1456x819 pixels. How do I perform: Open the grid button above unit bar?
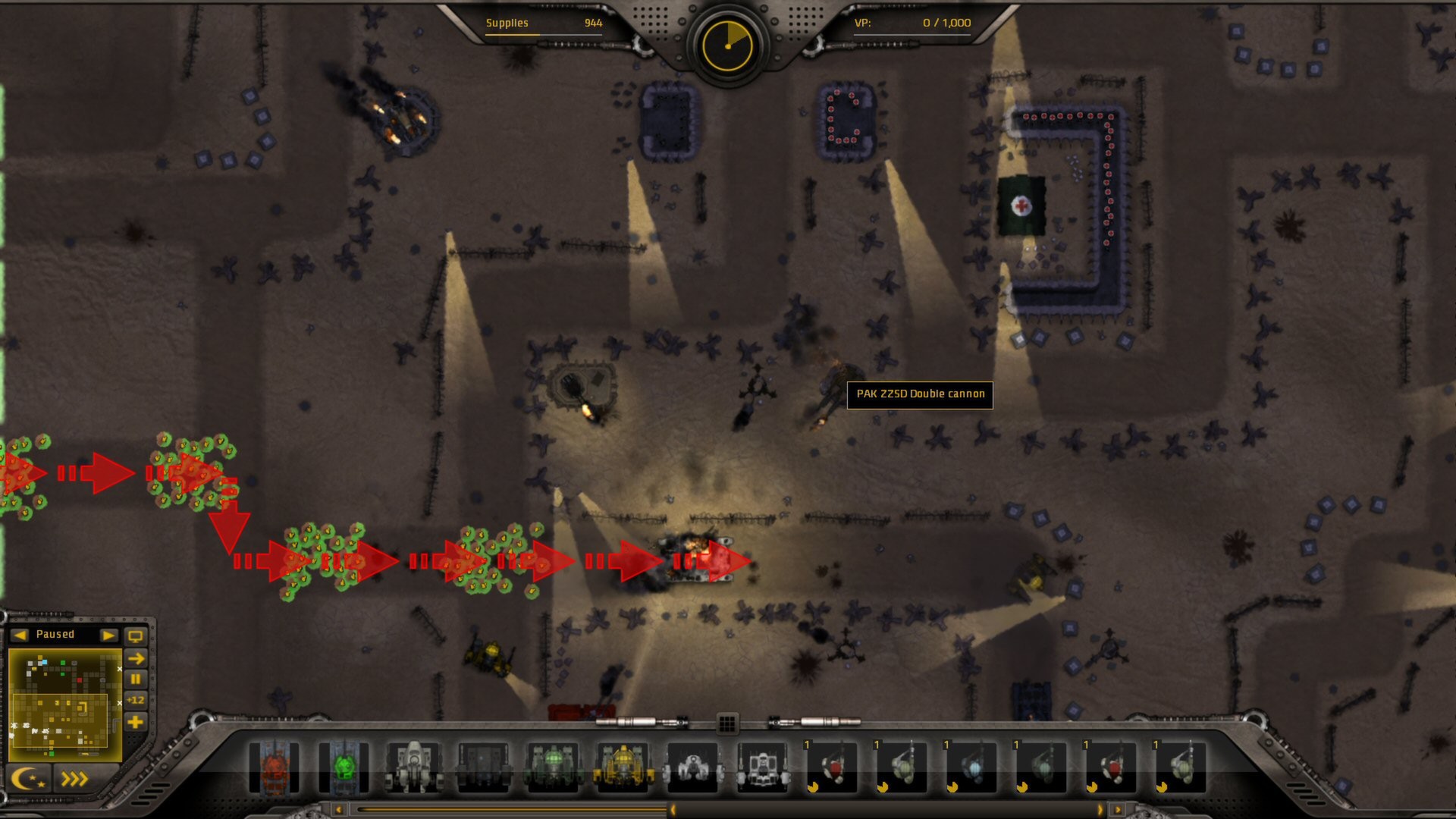(726, 723)
